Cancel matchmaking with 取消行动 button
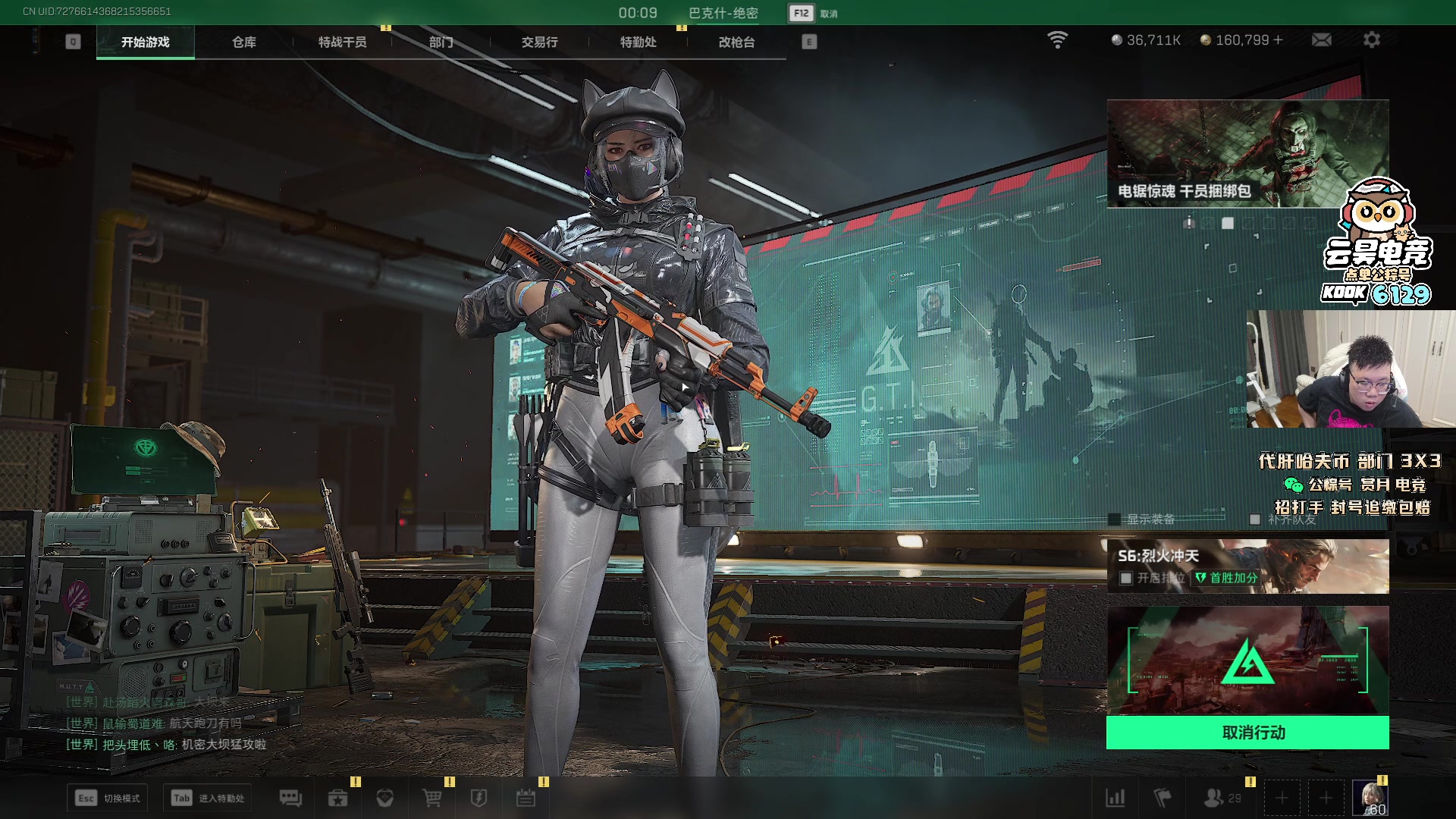This screenshot has width=1456, height=819. click(x=1247, y=733)
